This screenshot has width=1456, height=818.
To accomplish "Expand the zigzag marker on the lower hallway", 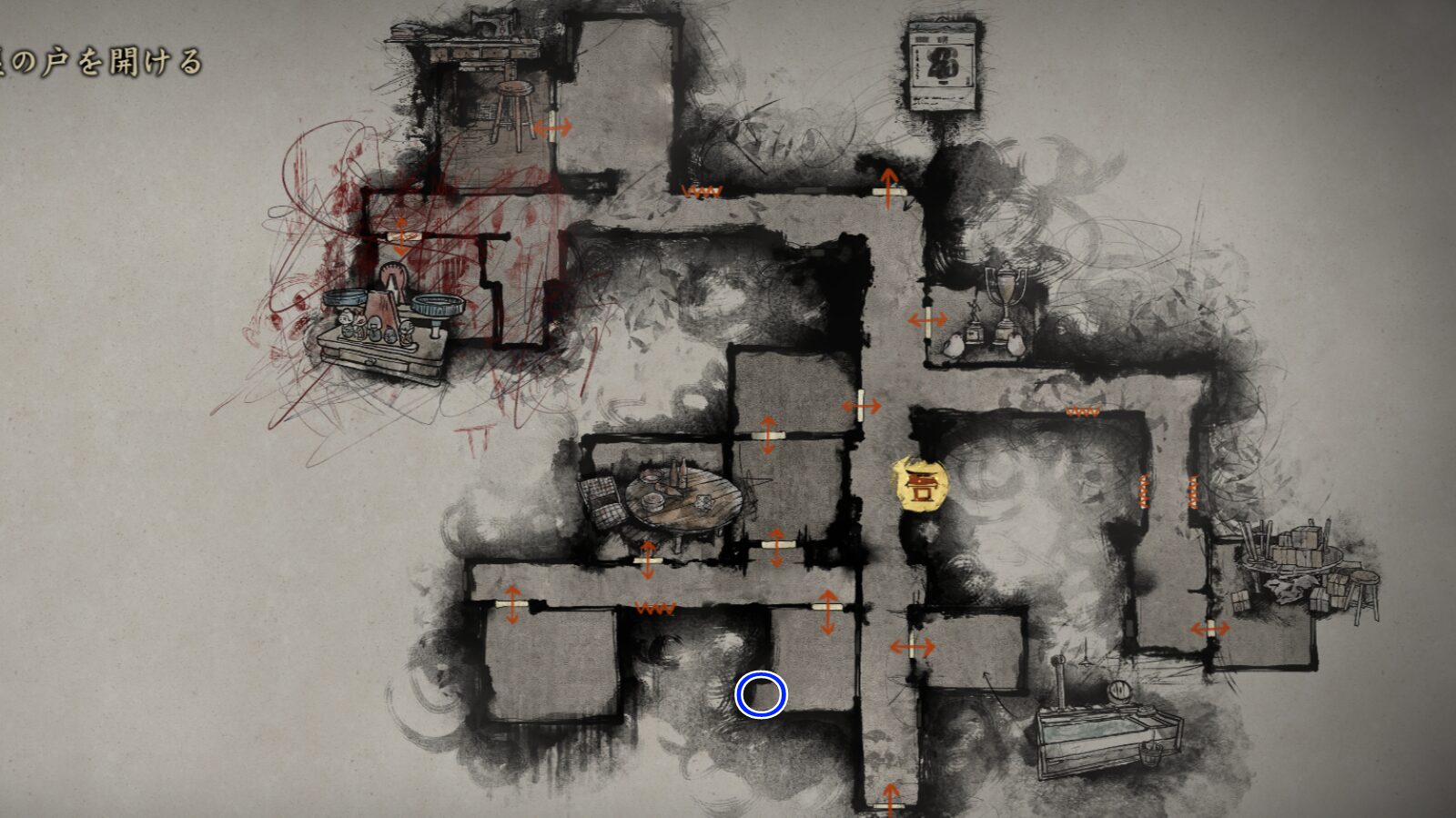I will tap(655, 610).
